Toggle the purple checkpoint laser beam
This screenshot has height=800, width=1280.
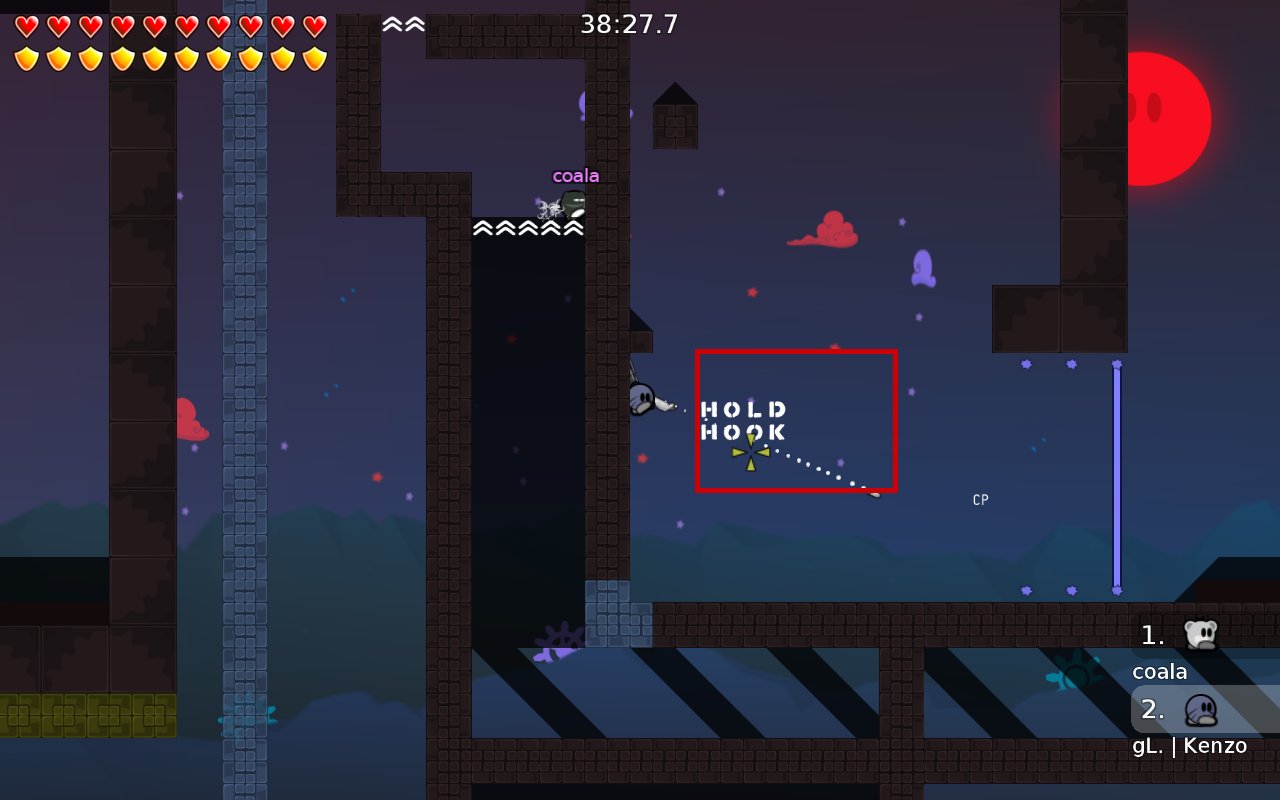(1116, 470)
